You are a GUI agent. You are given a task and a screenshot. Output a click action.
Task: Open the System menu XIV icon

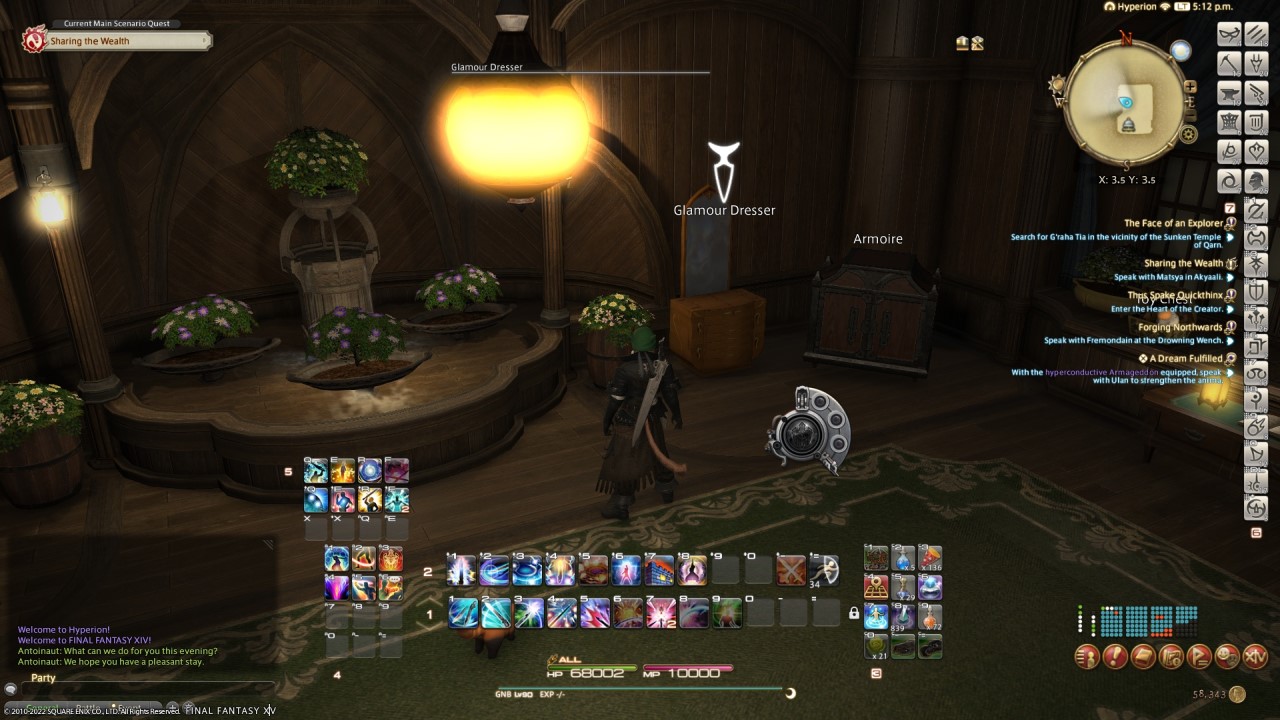pyautogui.click(x=1255, y=657)
